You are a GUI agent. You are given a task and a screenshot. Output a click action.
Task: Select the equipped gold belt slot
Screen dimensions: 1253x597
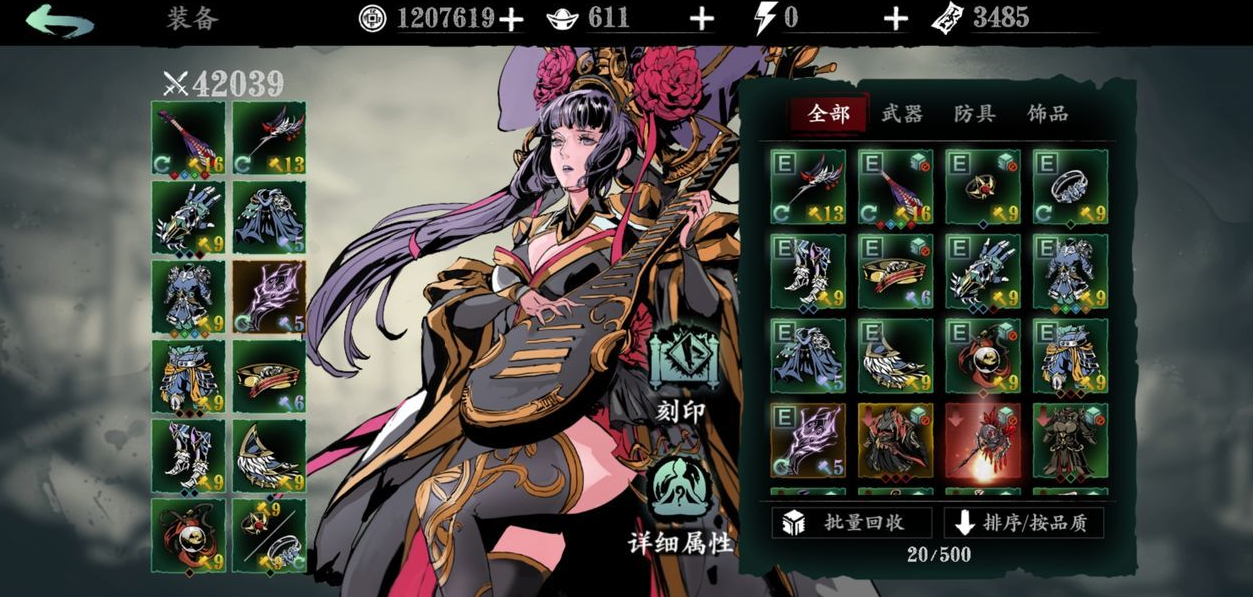click(269, 377)
